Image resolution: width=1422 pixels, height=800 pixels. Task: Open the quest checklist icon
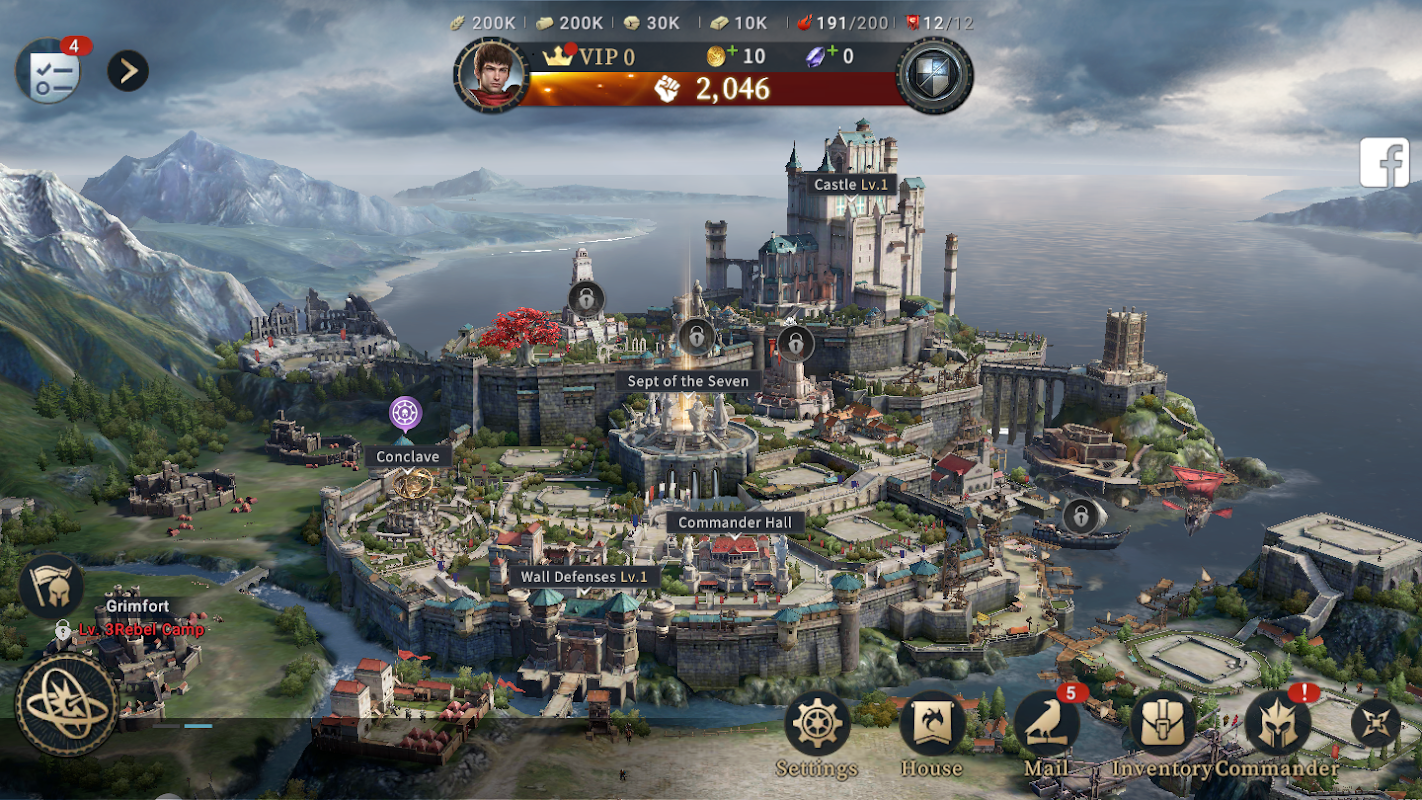[47, 72]
